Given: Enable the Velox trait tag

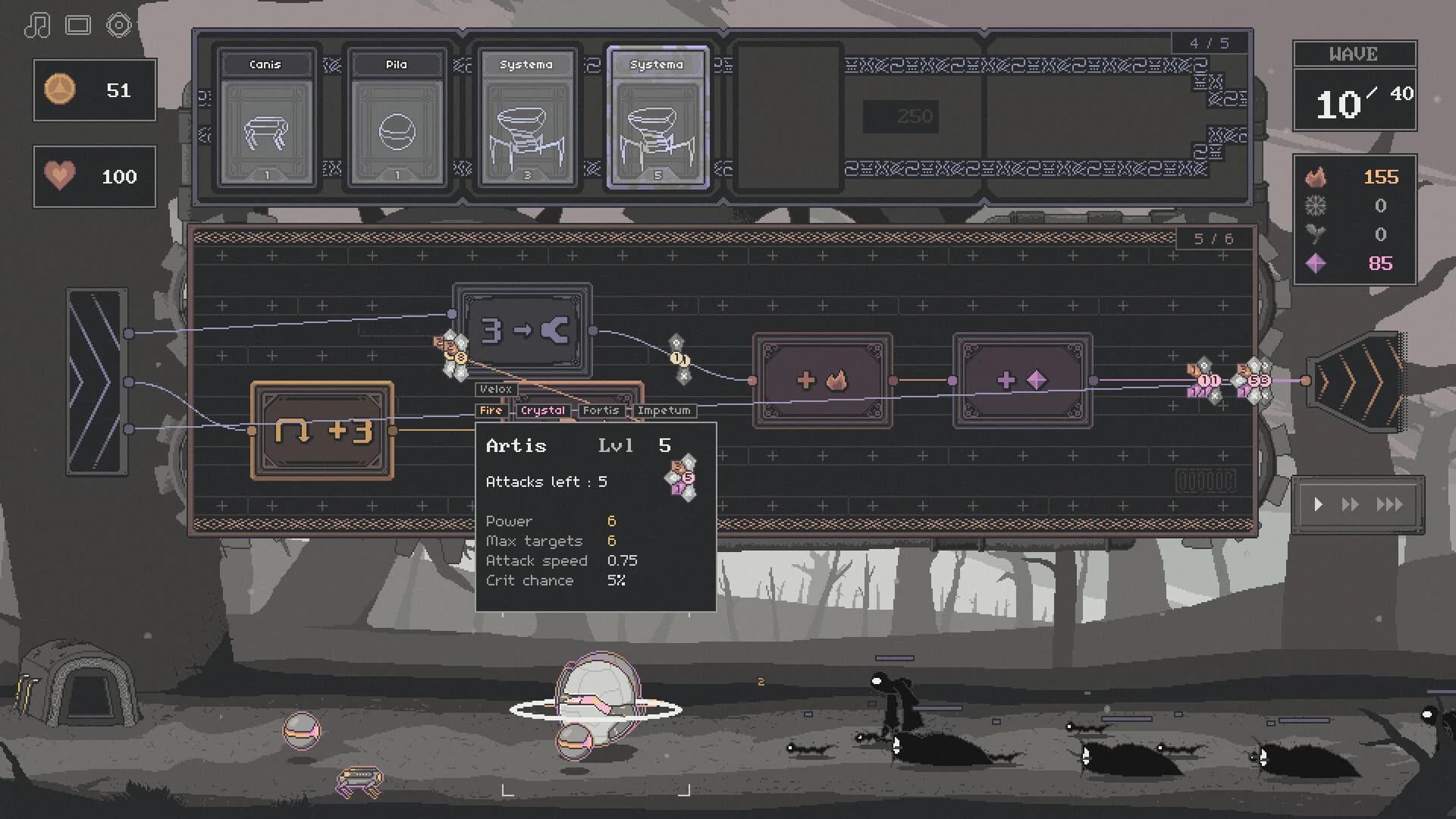Looking at the screenshot, I should 496,389.
